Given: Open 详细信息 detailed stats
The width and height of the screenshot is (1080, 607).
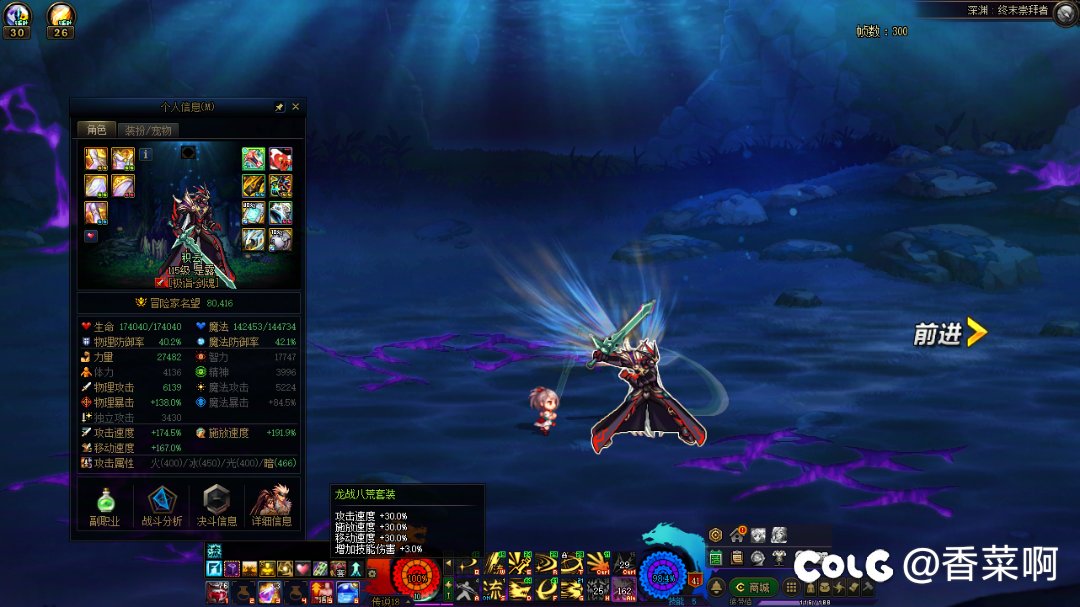Looking at the screenshot, I should coord(271,505).
